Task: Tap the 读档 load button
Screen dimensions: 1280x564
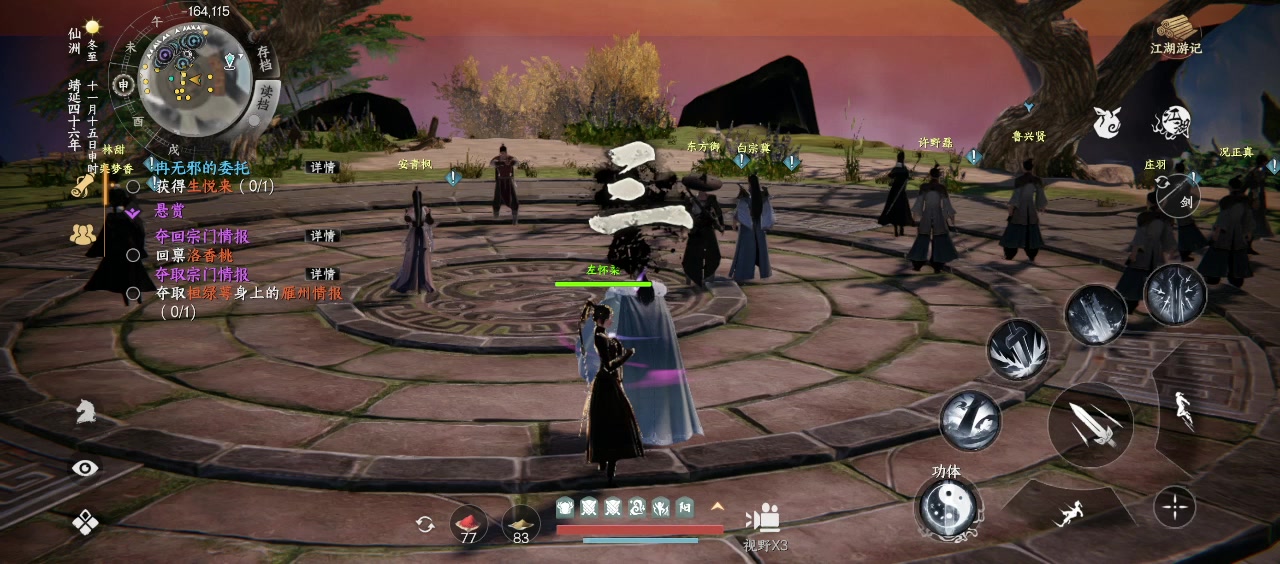Action: coord(265,97)
